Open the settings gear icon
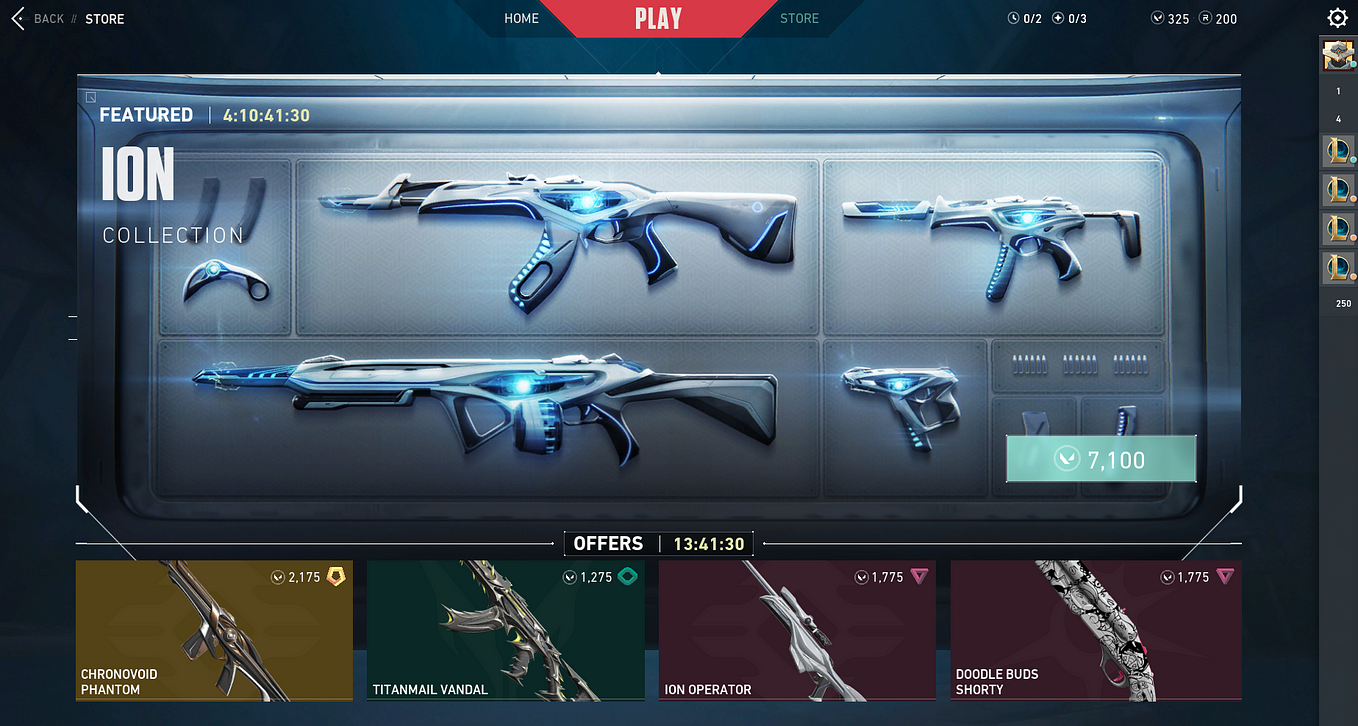The image size is (1358, 726). [1337, 17]
